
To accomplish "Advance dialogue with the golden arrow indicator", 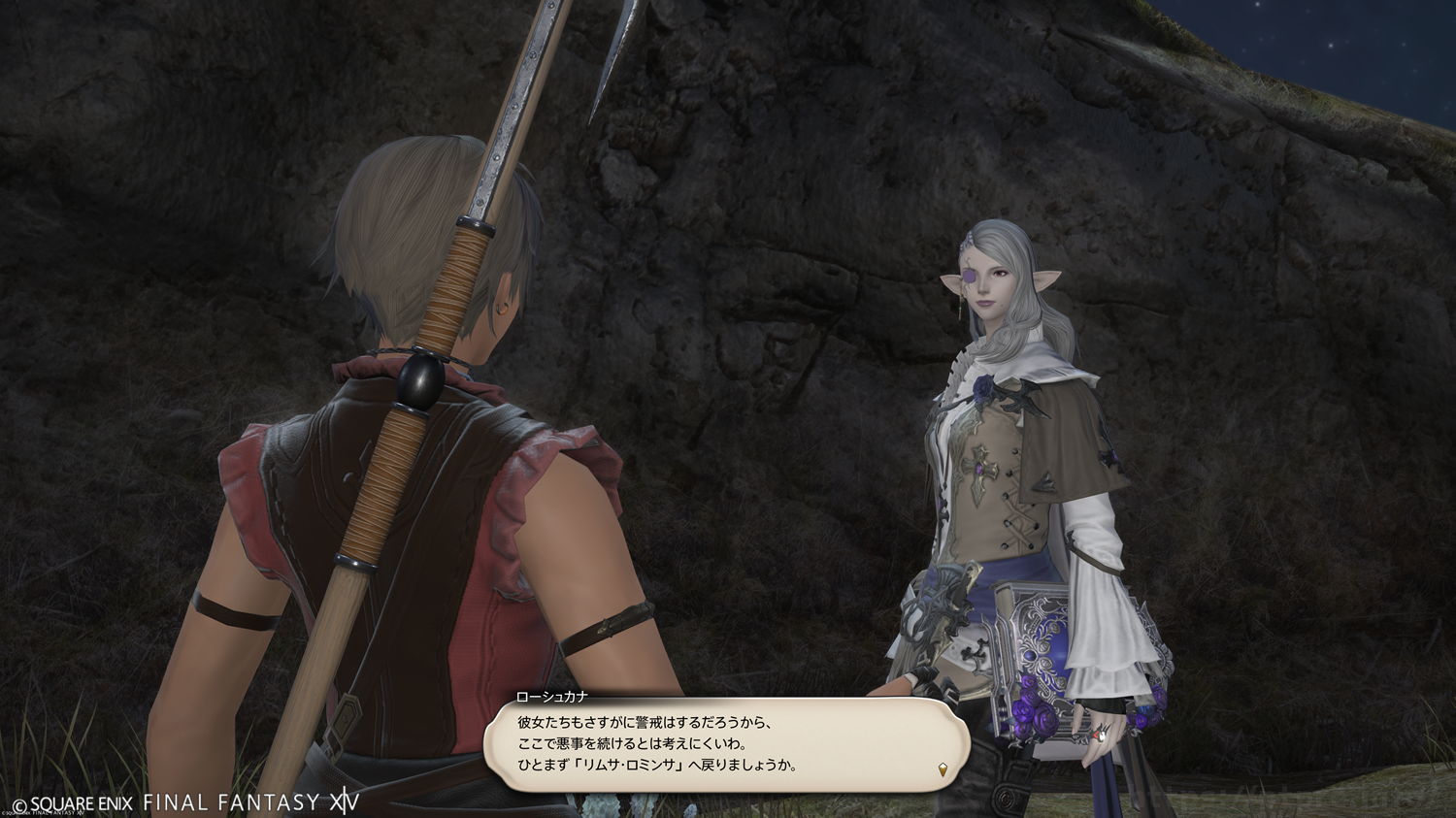I will tap(943, 770).
